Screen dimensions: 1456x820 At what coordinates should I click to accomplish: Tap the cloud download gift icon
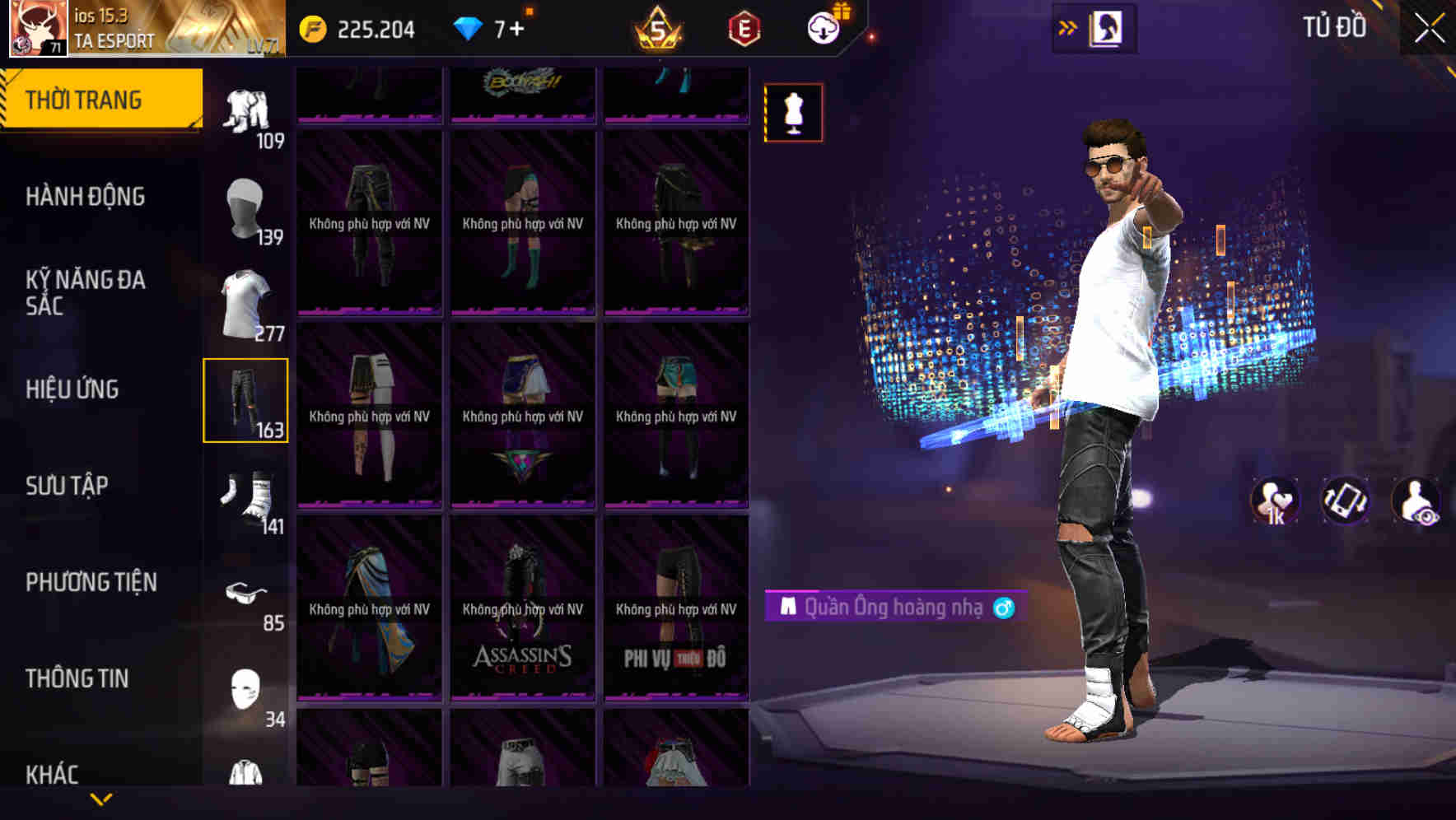(821, 26)
